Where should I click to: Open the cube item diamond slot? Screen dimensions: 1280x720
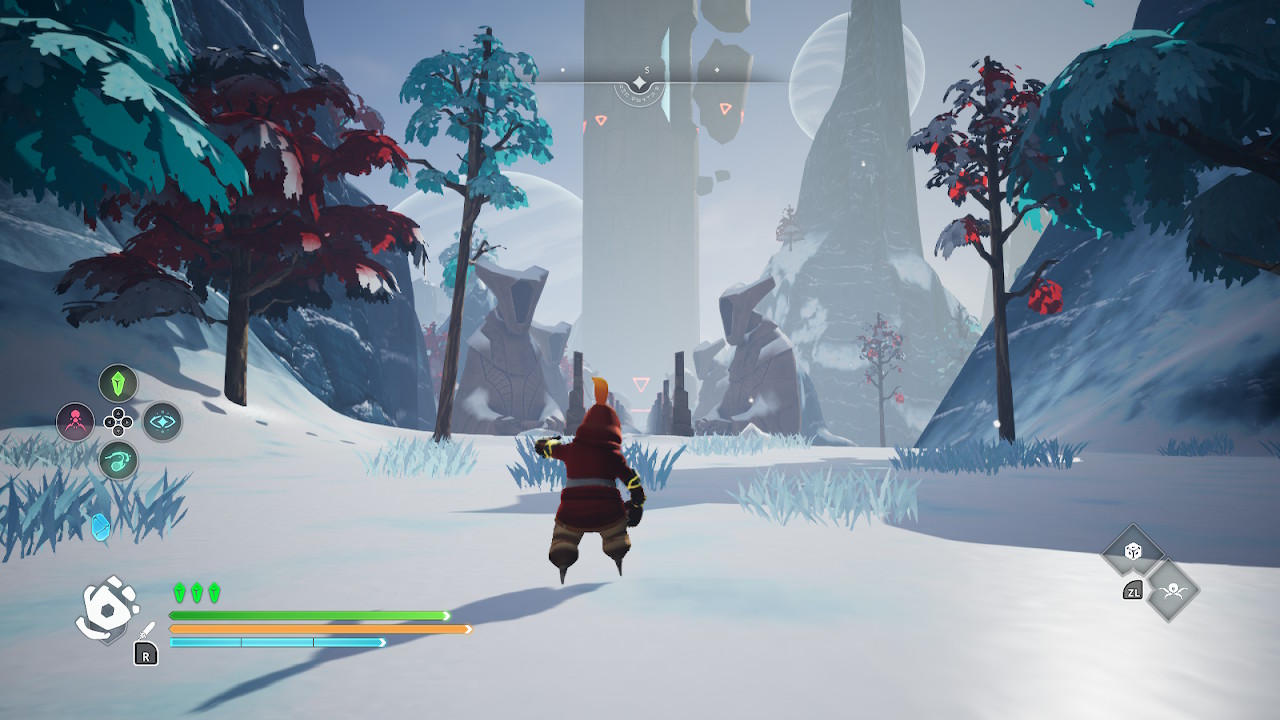(1133, 551)
